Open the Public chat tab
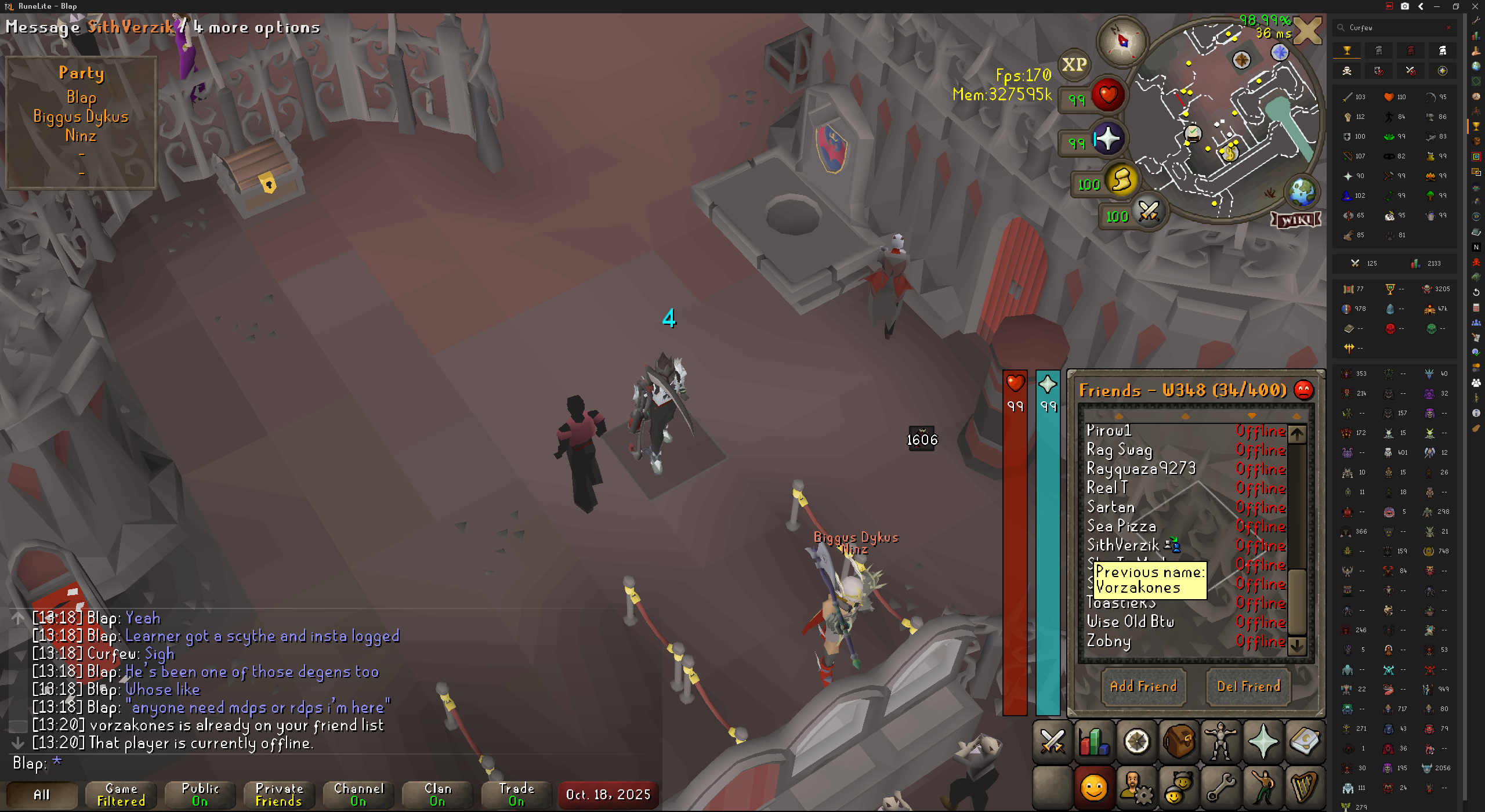The height and width of the screenshot is (812, 1485). tap(200, 795)
